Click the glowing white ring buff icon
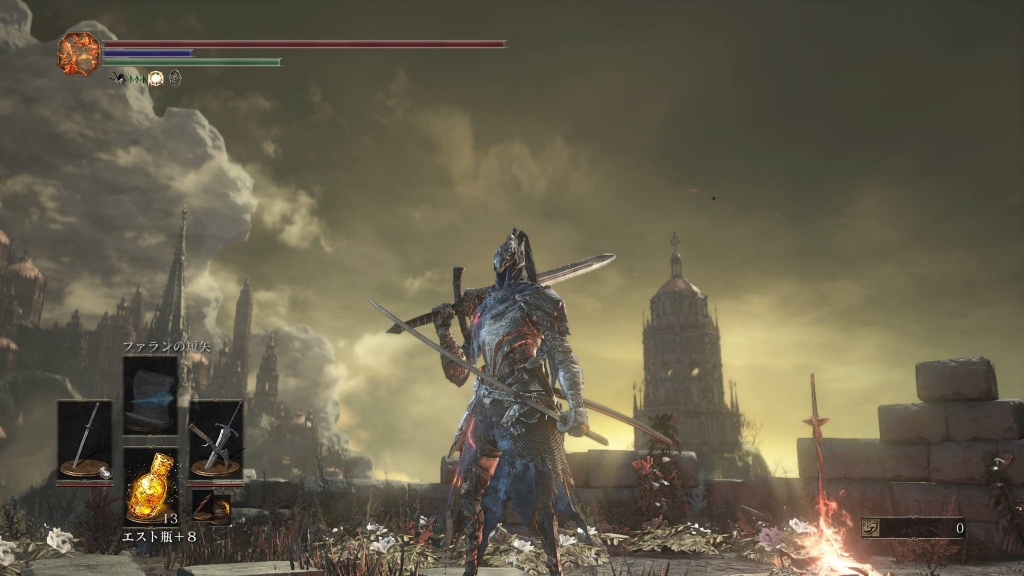Screen dimensions: 1024x576 click(156, 78)
